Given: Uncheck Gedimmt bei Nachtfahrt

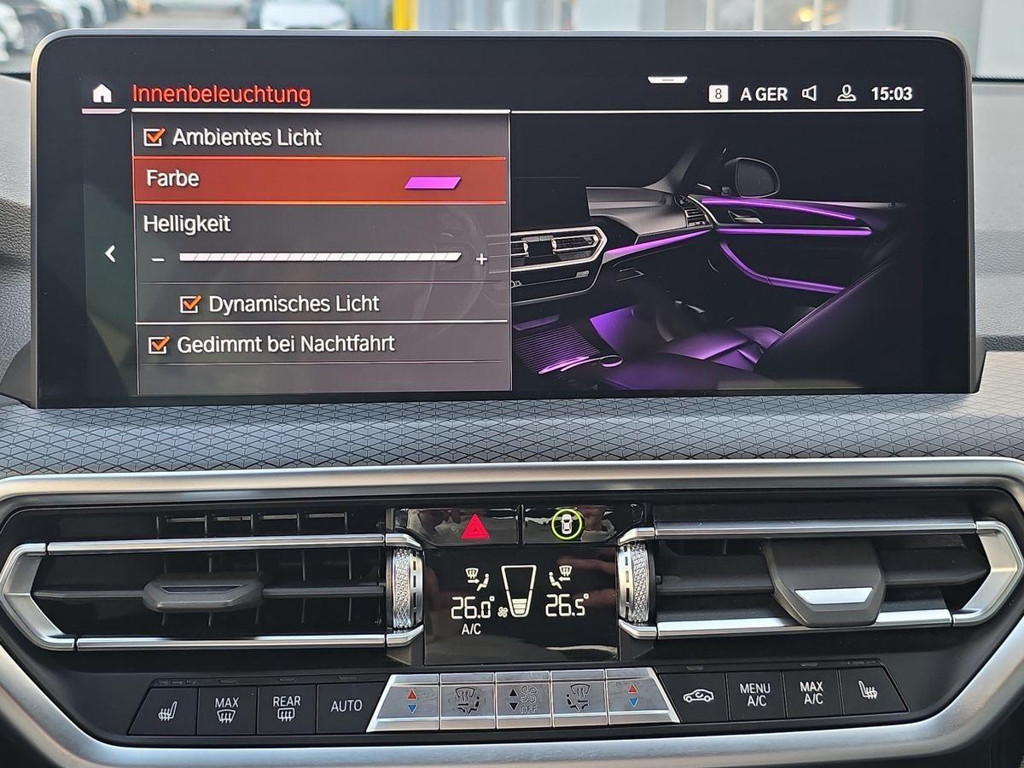Looking at the screenshot, I should [x=158, y=345].
